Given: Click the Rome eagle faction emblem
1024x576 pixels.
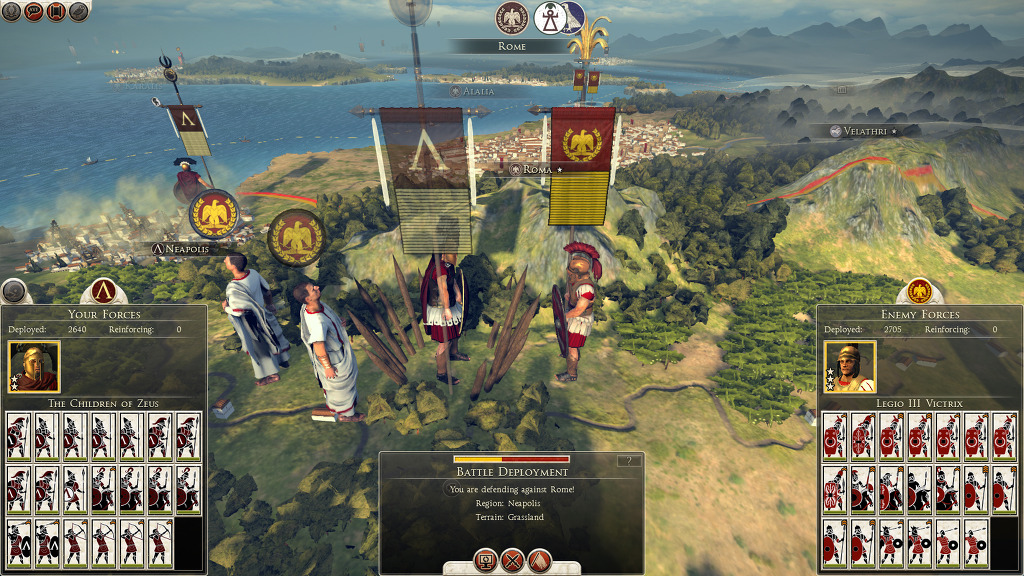Looking at the screenshot, I should (x=512, y=17).
